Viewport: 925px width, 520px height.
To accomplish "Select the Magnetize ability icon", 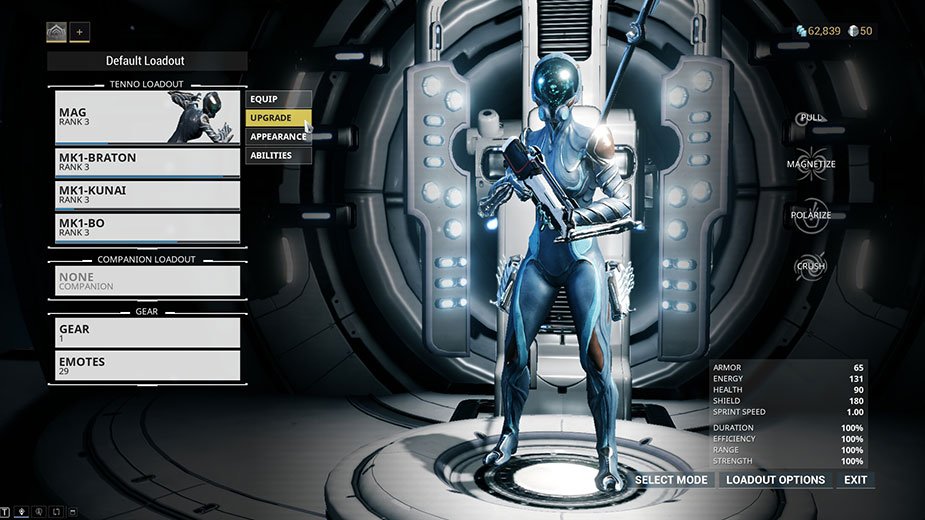I will [811, 165].
